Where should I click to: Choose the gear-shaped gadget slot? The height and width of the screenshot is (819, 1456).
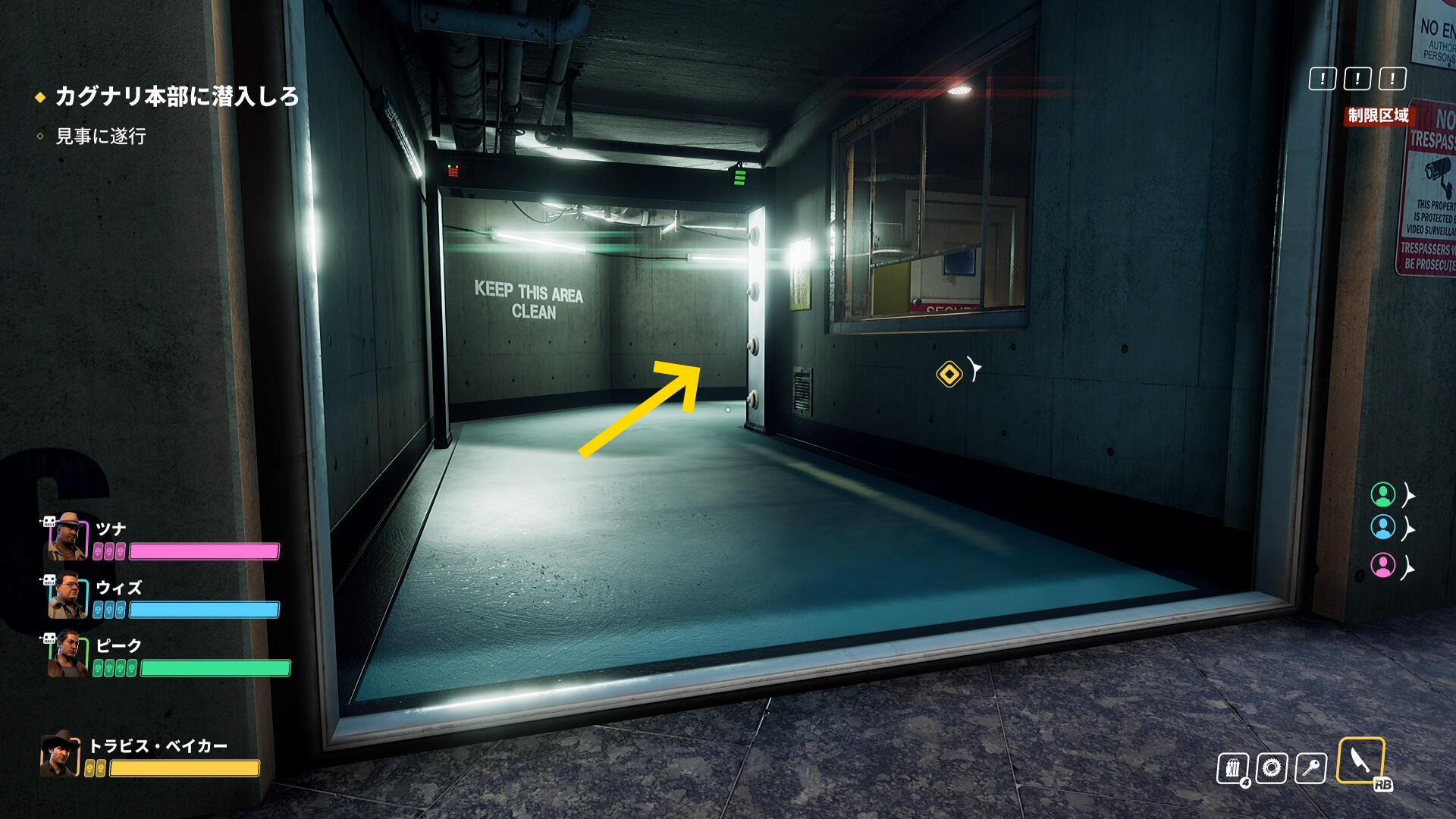point(1272,768)
